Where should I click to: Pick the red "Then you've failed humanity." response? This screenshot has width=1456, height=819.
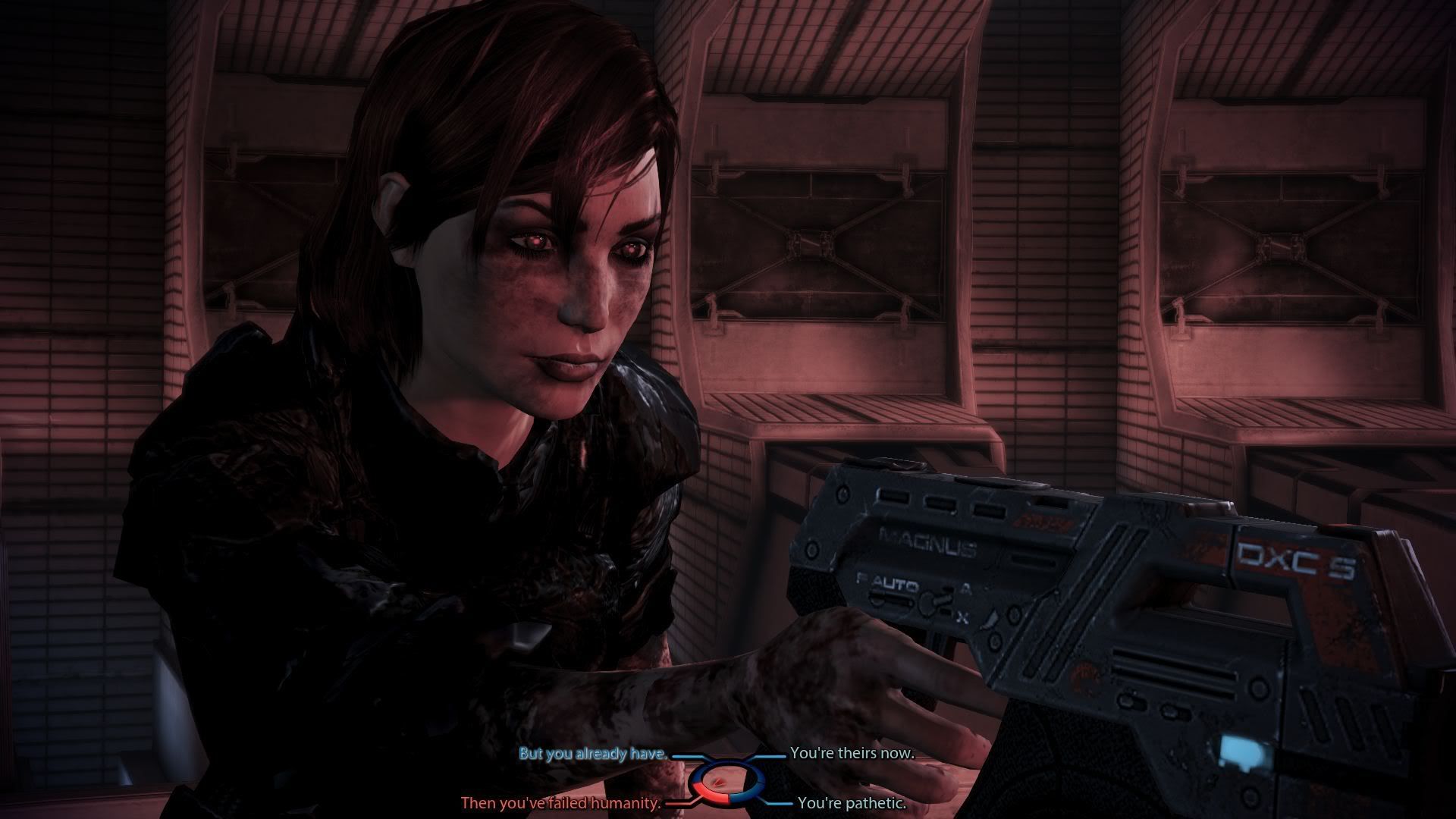click(x=561, y=803)
